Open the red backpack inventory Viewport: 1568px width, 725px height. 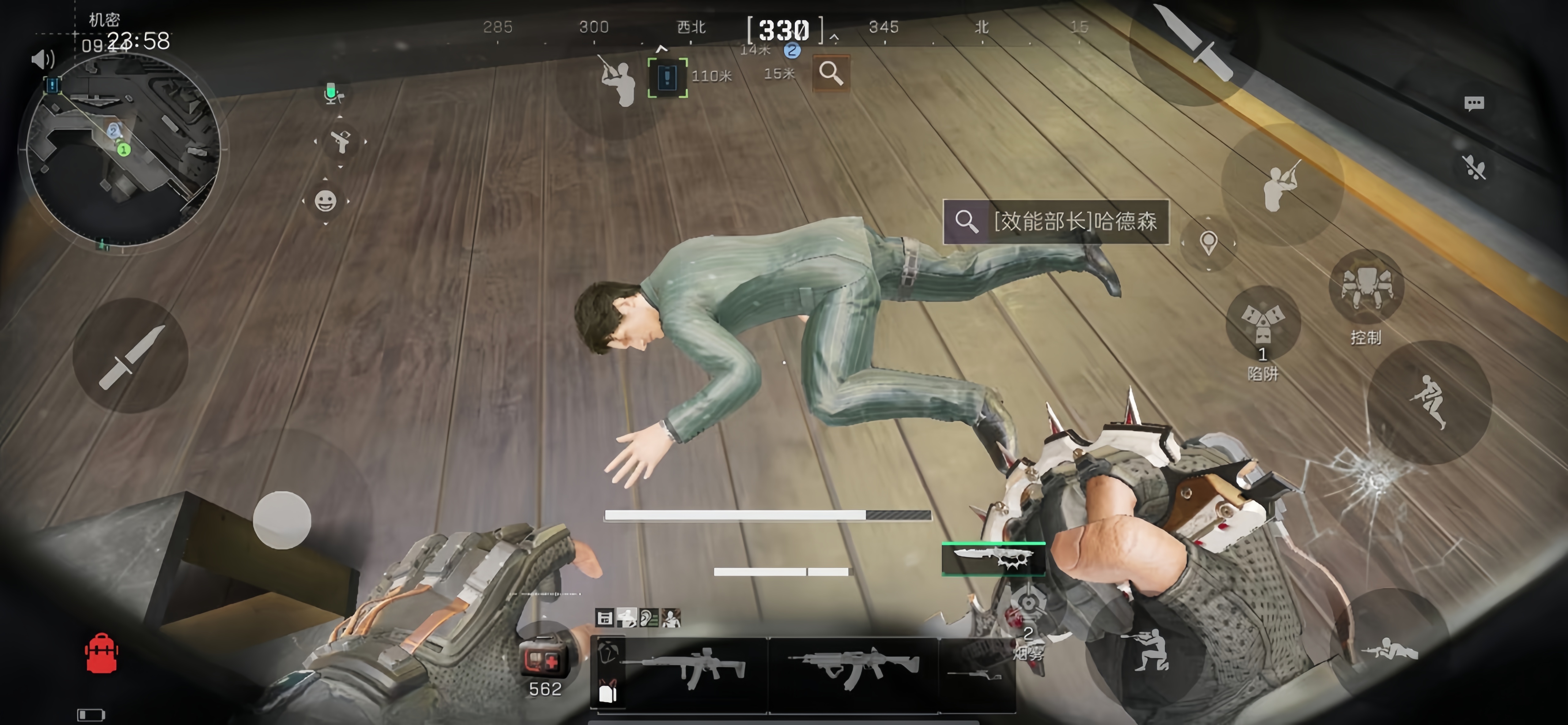102,654
